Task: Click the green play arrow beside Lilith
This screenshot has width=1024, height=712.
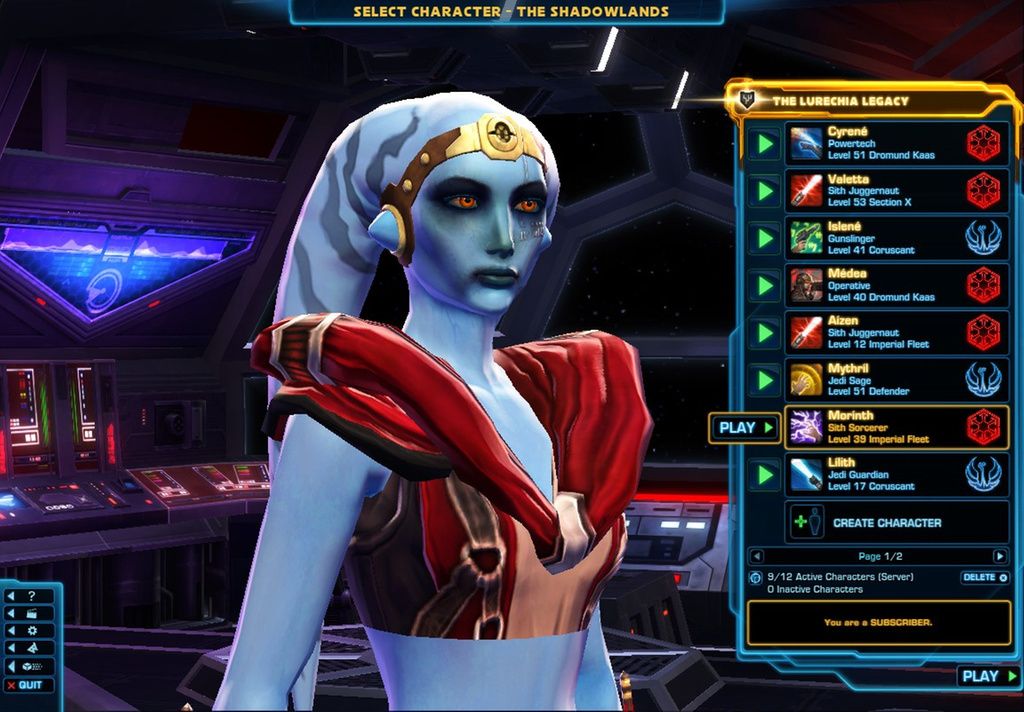Action: 765,474
